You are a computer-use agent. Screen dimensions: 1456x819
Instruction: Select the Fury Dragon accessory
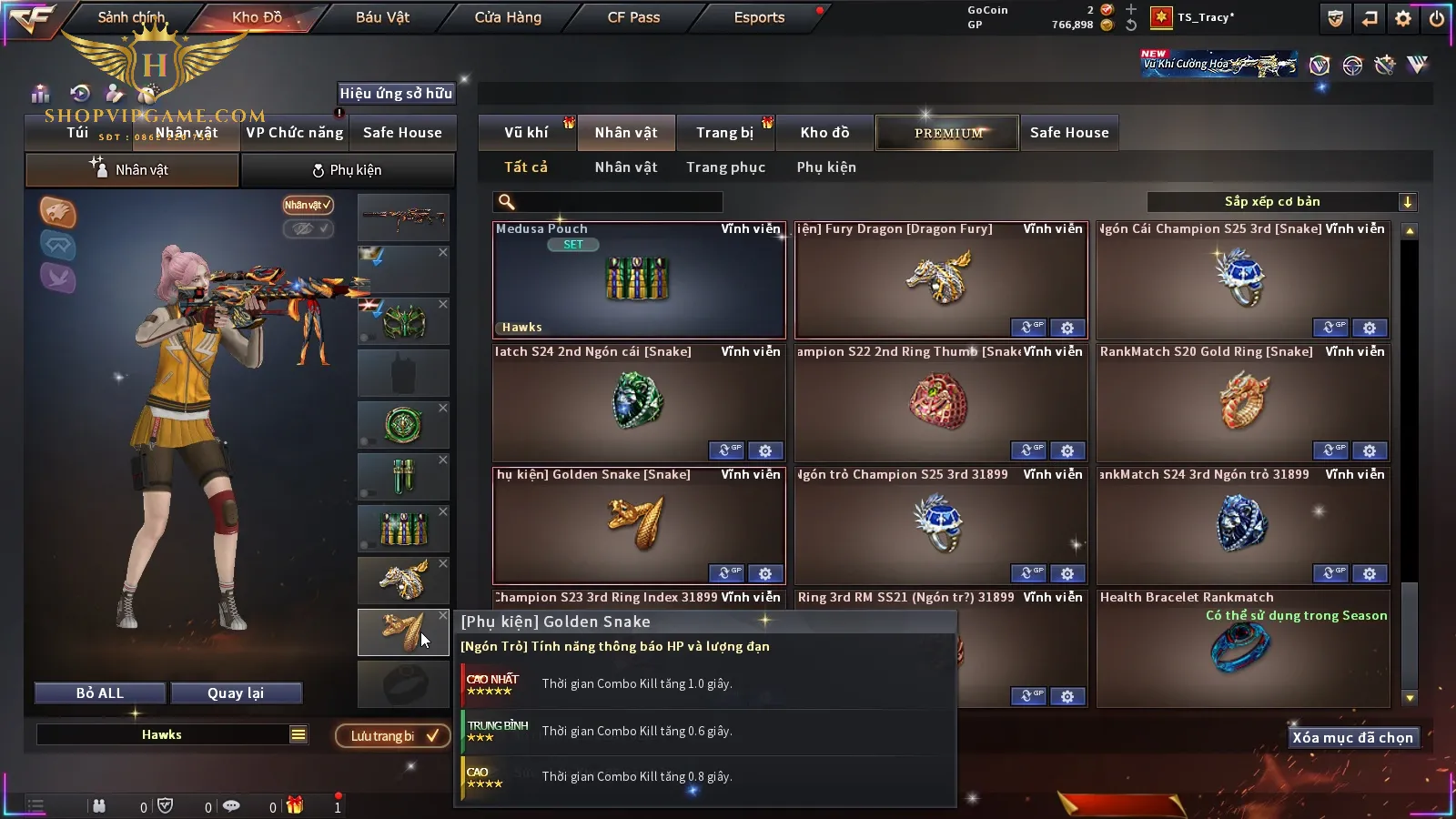tap(940, 280)
